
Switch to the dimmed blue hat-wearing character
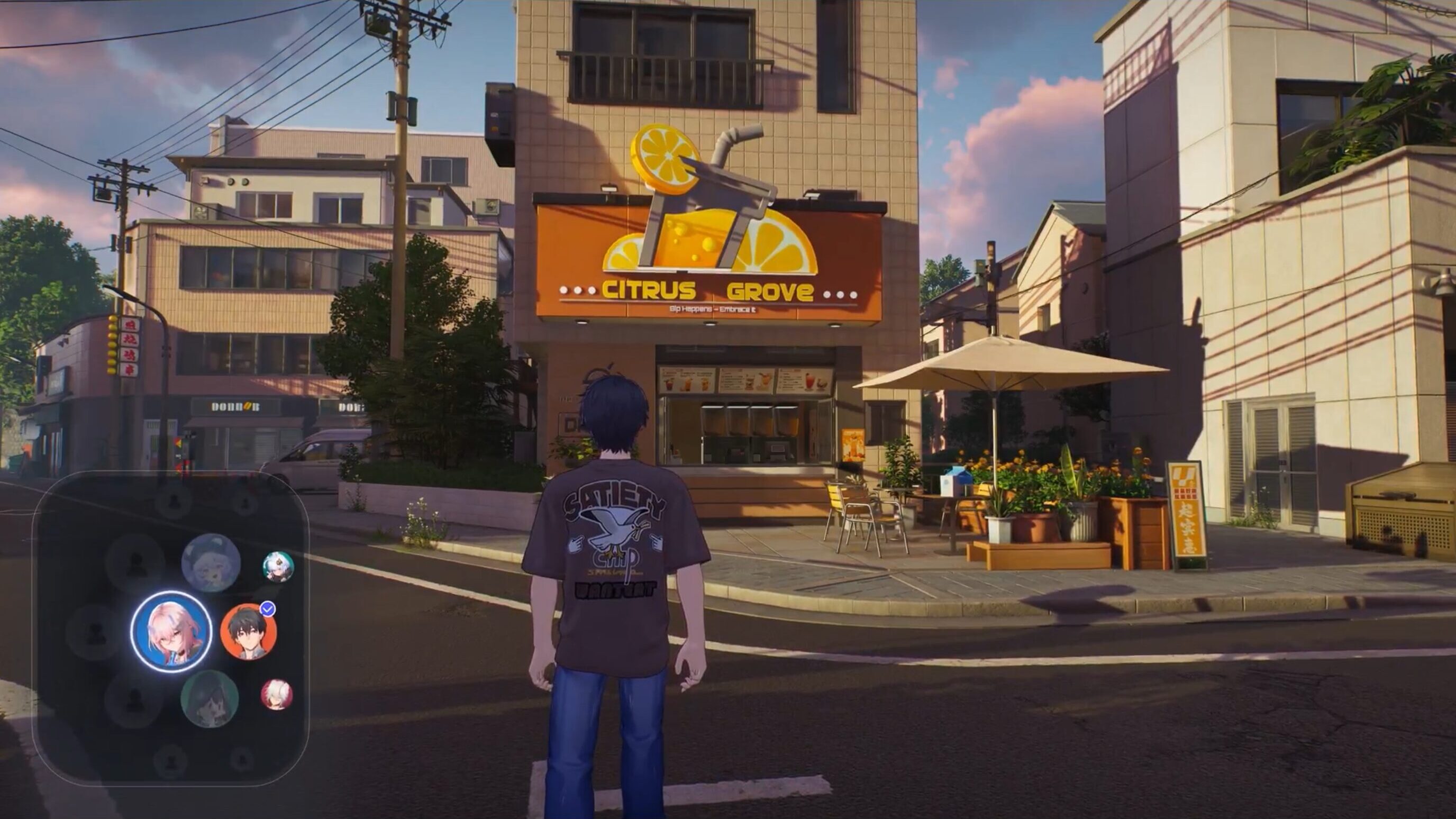click(x=211, y=562)
